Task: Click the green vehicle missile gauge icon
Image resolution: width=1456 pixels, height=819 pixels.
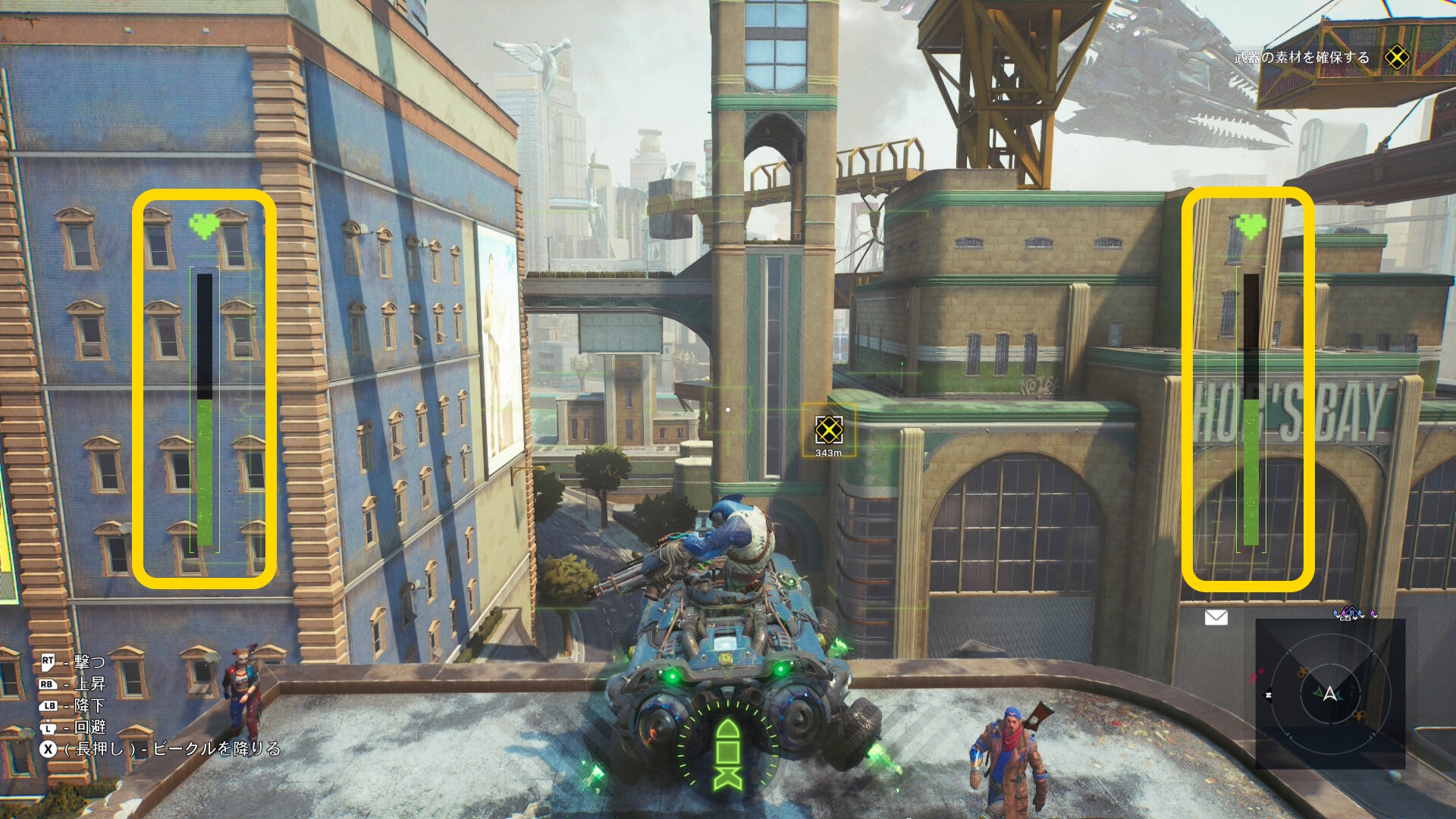Action: [x=727, y=754]
